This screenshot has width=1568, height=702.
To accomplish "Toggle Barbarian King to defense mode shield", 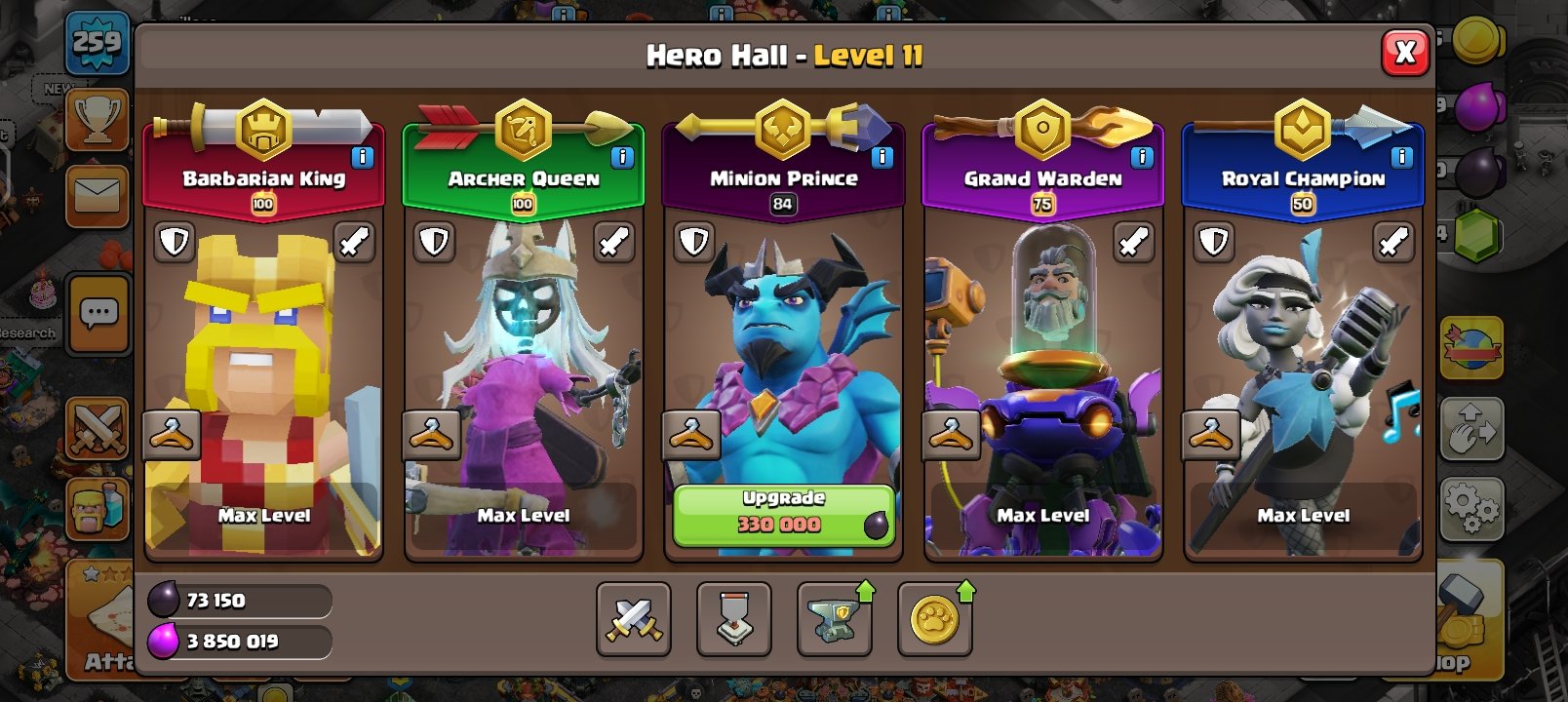I will pos(175,243).
